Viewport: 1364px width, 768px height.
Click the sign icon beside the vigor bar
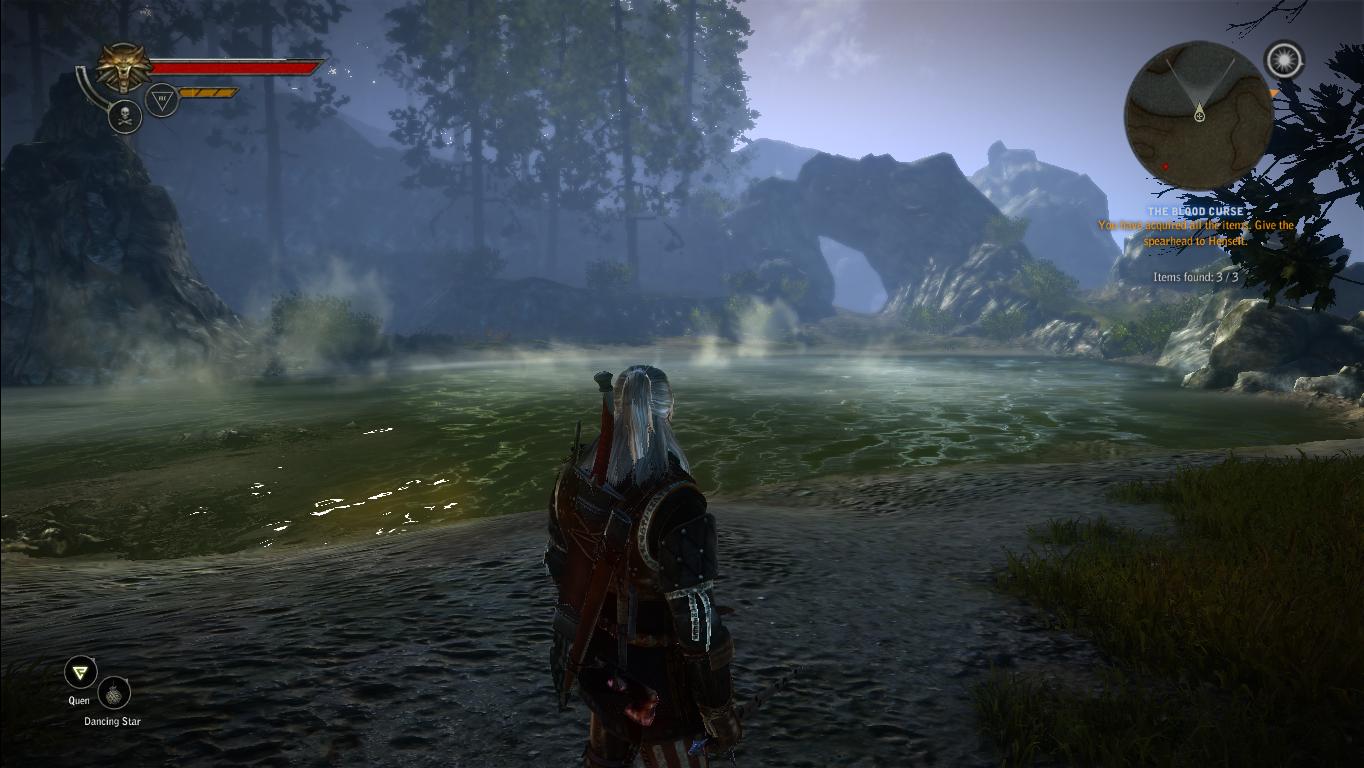coord(162,99)
